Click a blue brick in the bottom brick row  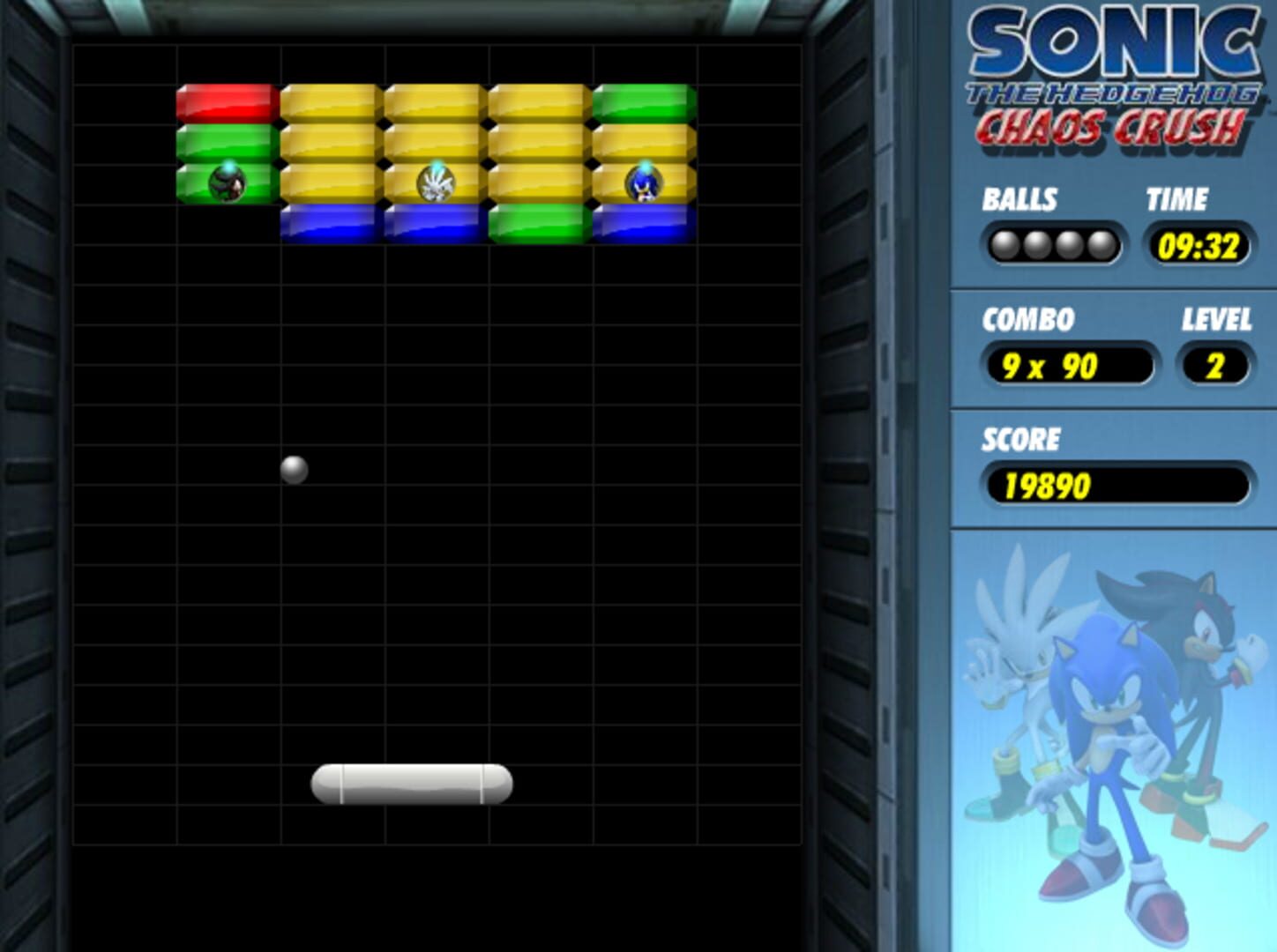331,223
